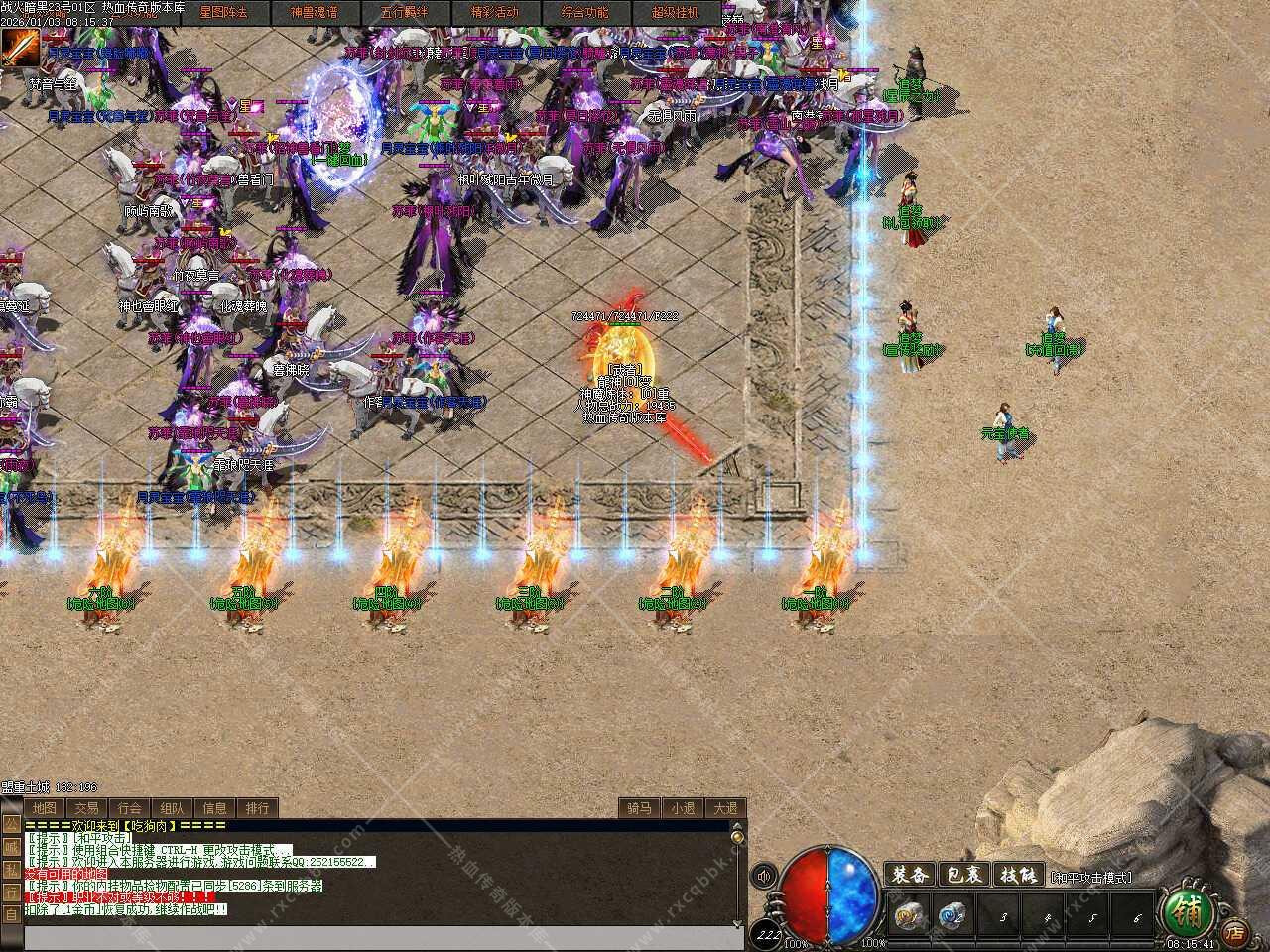Use the yellow scroll in hotbar slot 1
The height and width of the screenshot is (952, 1270).
coord(908,914)
